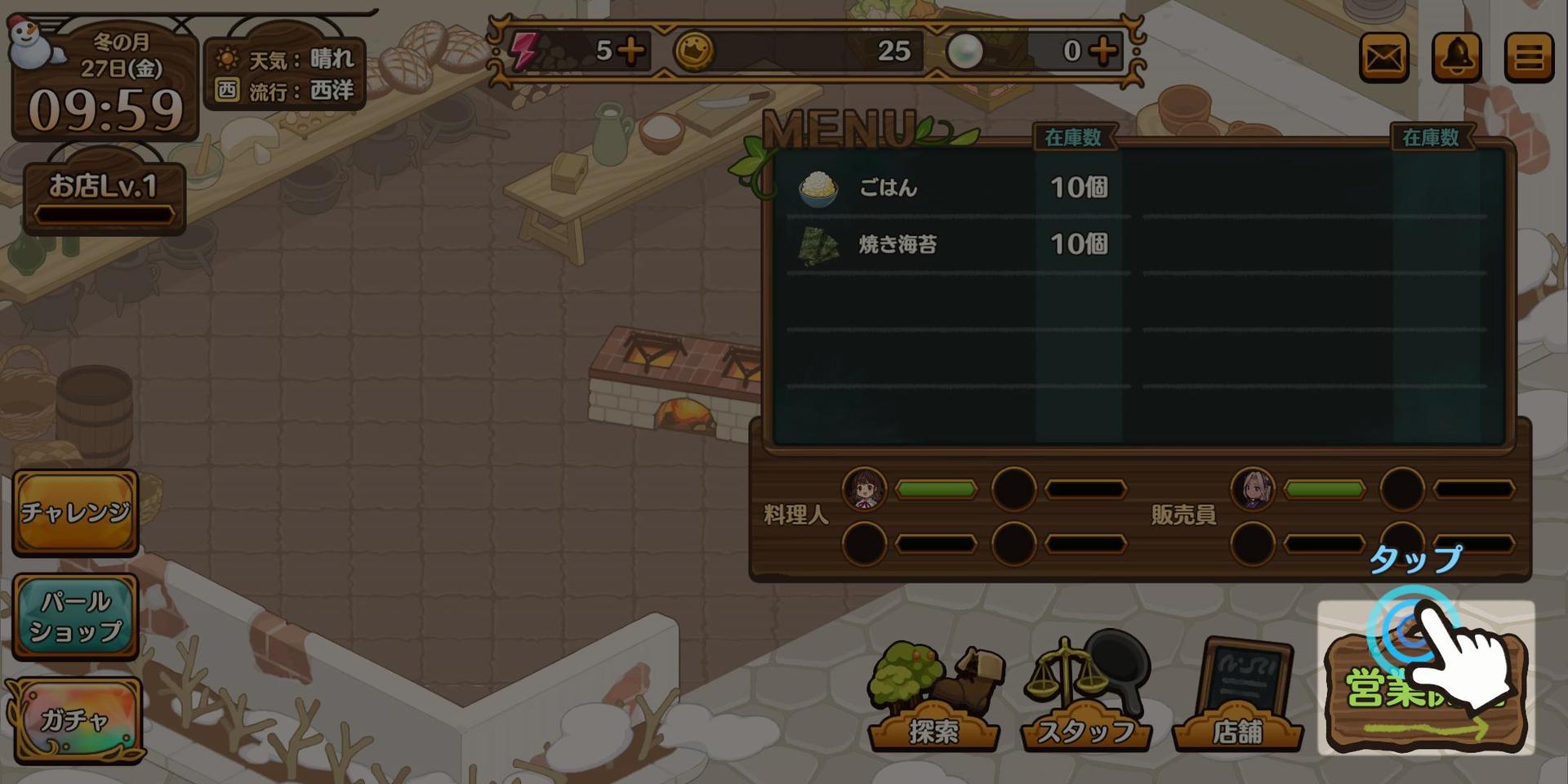The height and width of the screenshot is (784, 1568).
Task: Open the weather and trend info panel
Action: [283, 75]
